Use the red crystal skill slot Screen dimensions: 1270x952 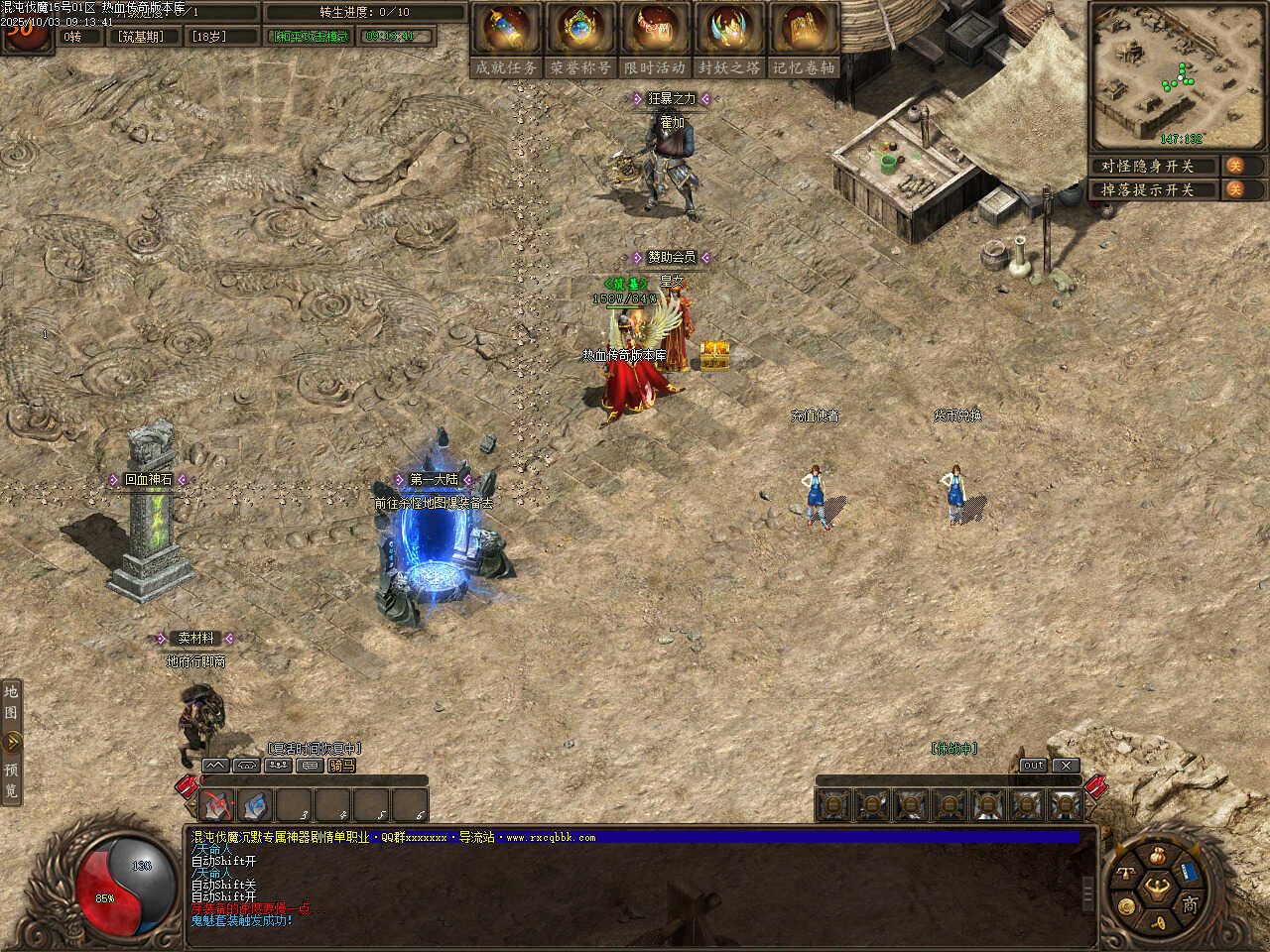tap(217, 805)
